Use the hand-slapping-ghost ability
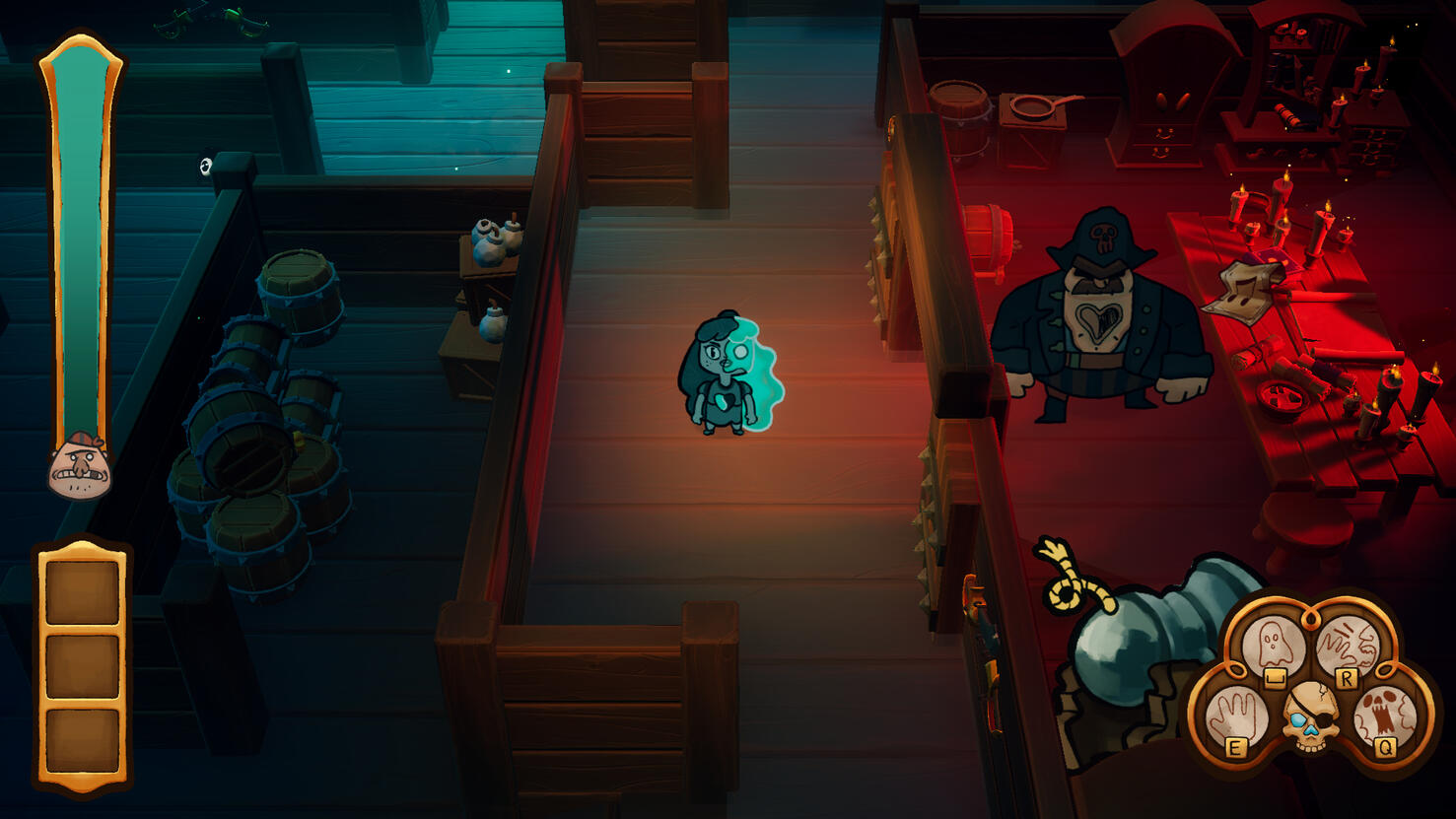Screen dimensions: 1456x819 tap(1348, 645)
